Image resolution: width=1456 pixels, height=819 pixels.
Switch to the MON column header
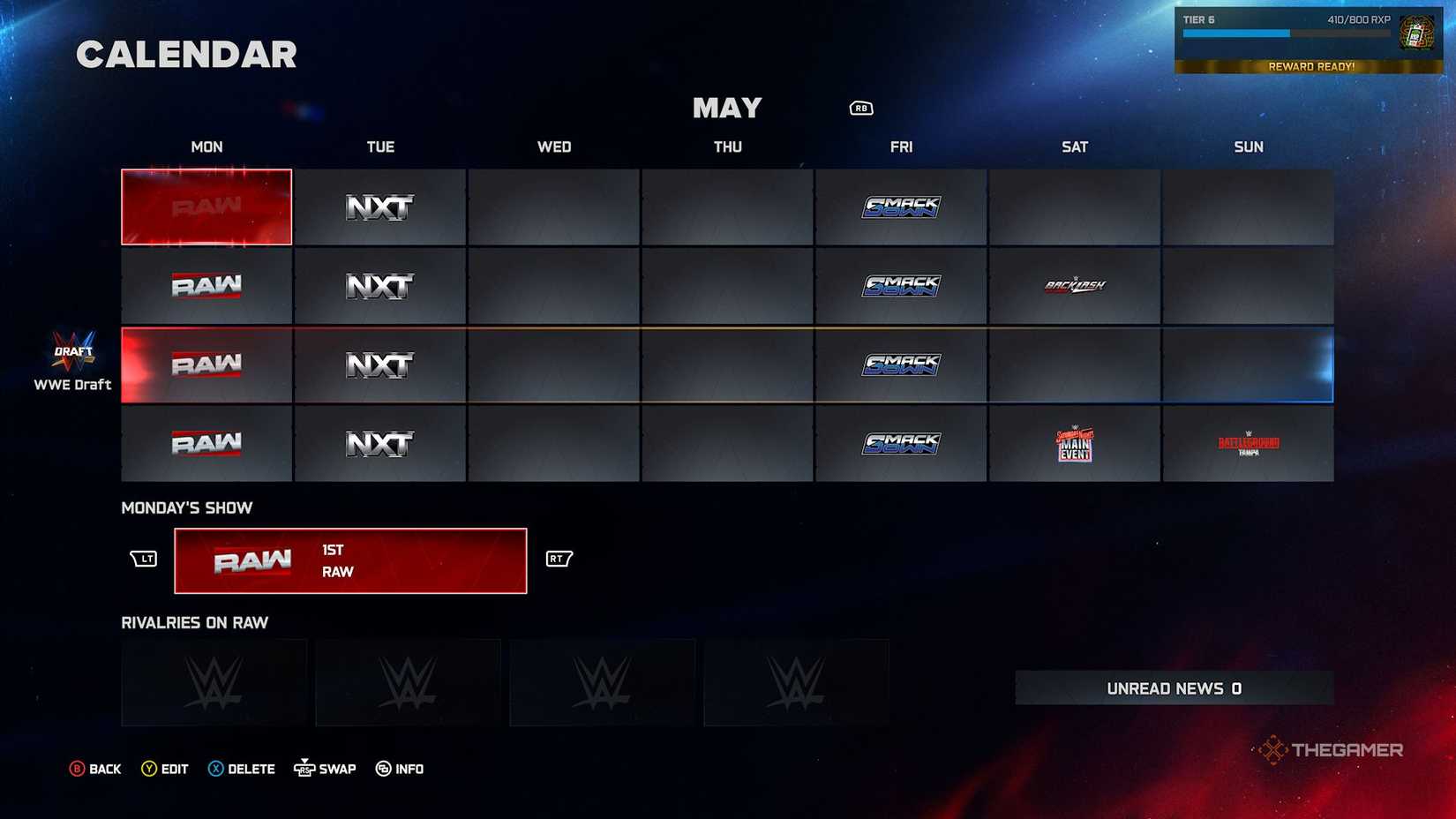coord(206,147)
